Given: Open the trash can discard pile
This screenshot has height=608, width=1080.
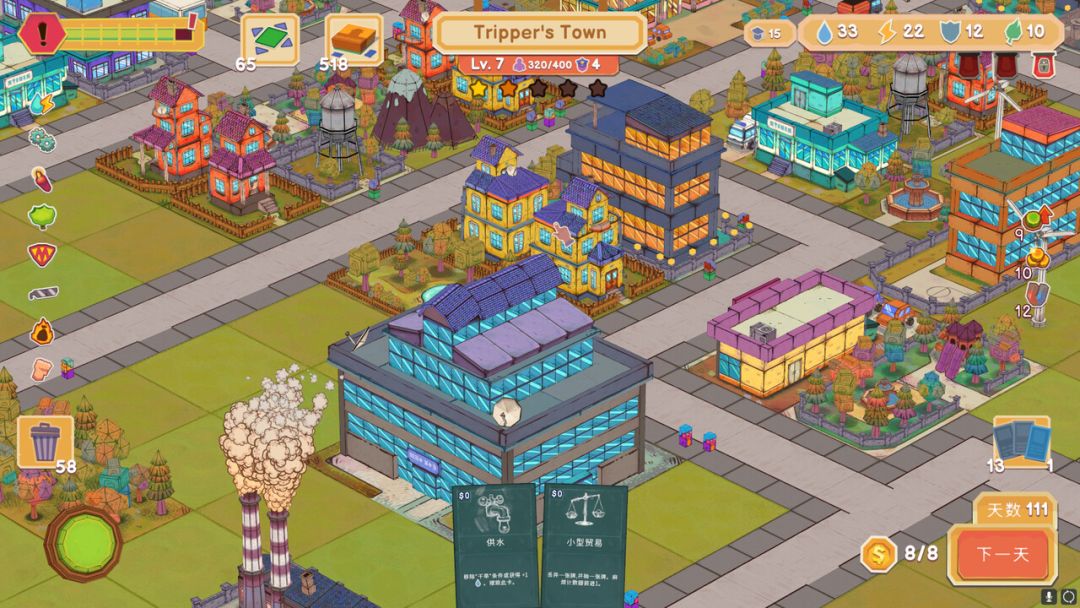Looking at the screenshot, I should (x=45, y=441).
